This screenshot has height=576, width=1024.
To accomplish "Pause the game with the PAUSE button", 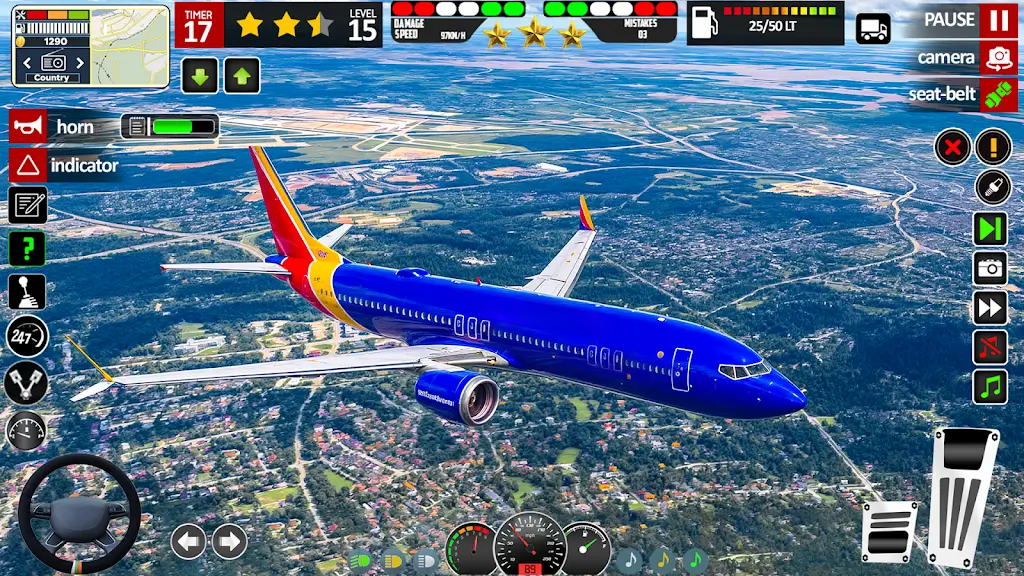I will pos(998,20).
